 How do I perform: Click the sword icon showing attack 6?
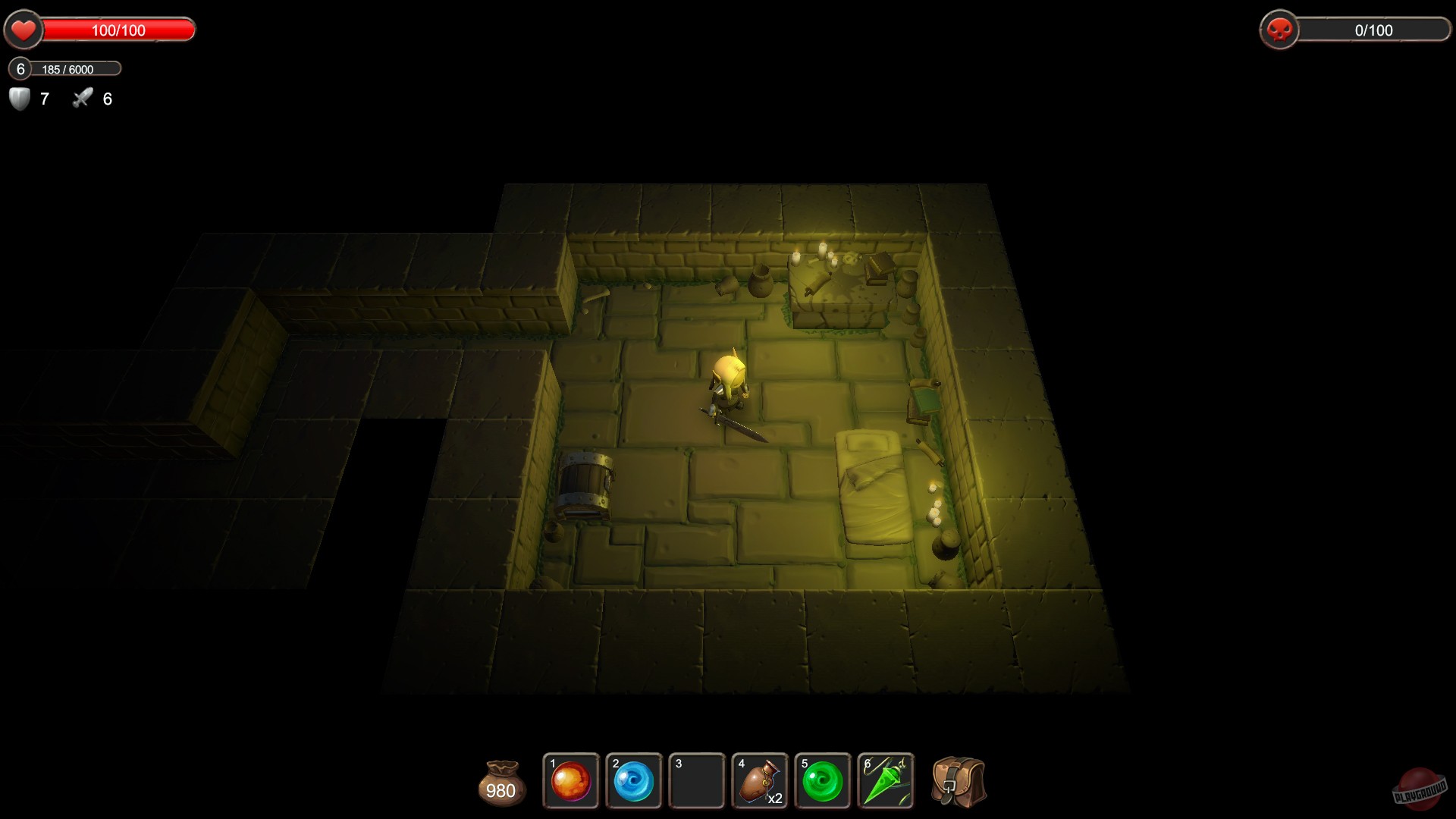coord(82,98)
